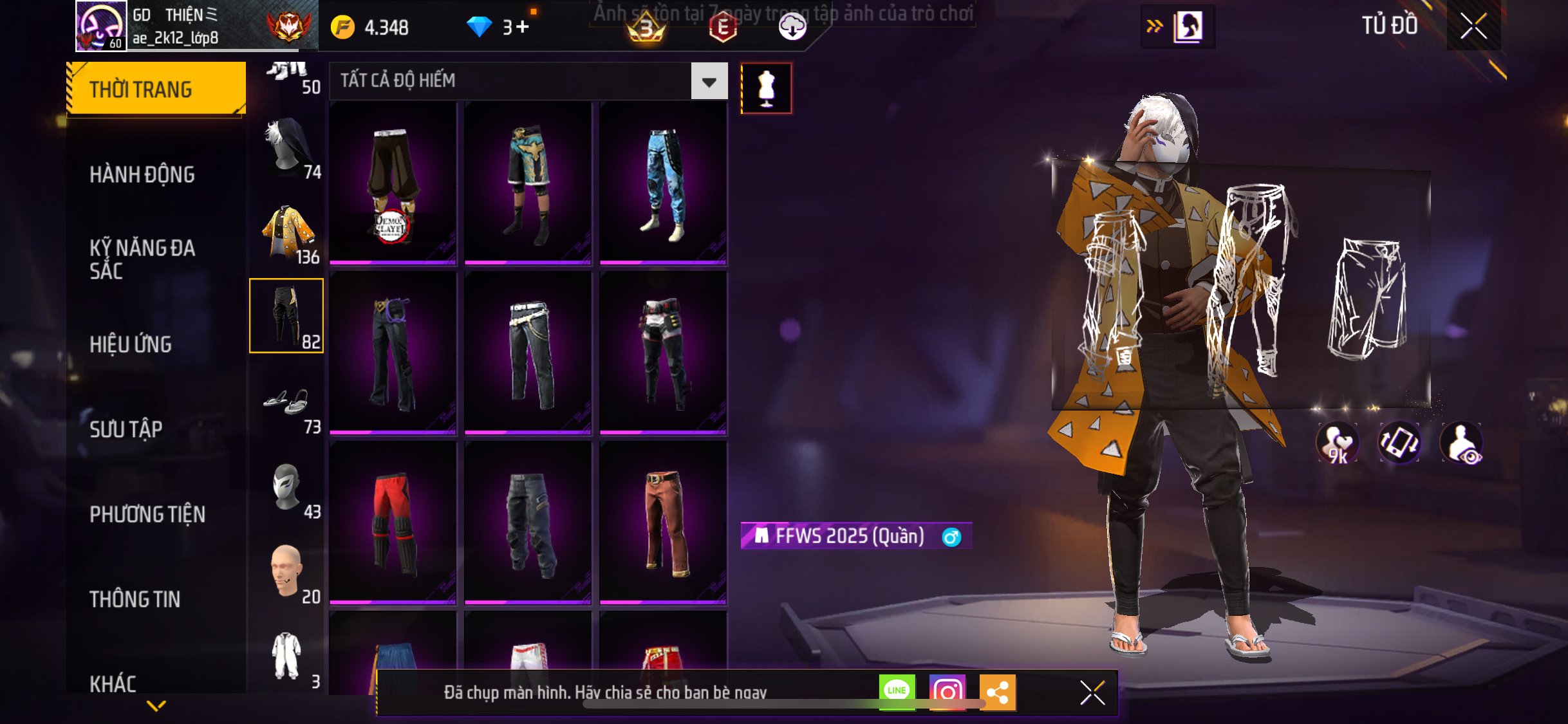Image resolution: width=1568 pixels, height=724 pixels.
Task: Open the Hành Động menu section
Action: tap(142, 174)
